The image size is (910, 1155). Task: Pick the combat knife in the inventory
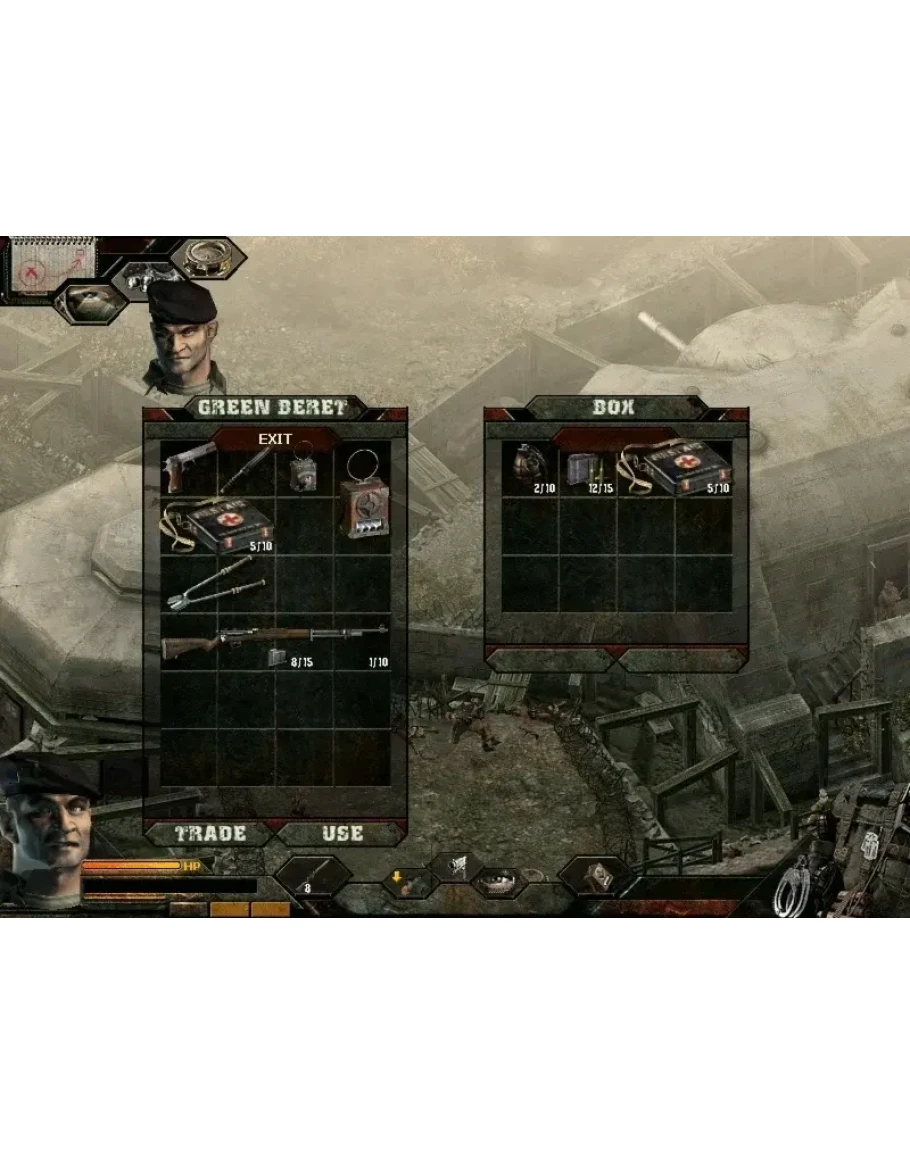pyautogui.click(x=247, y=467)
